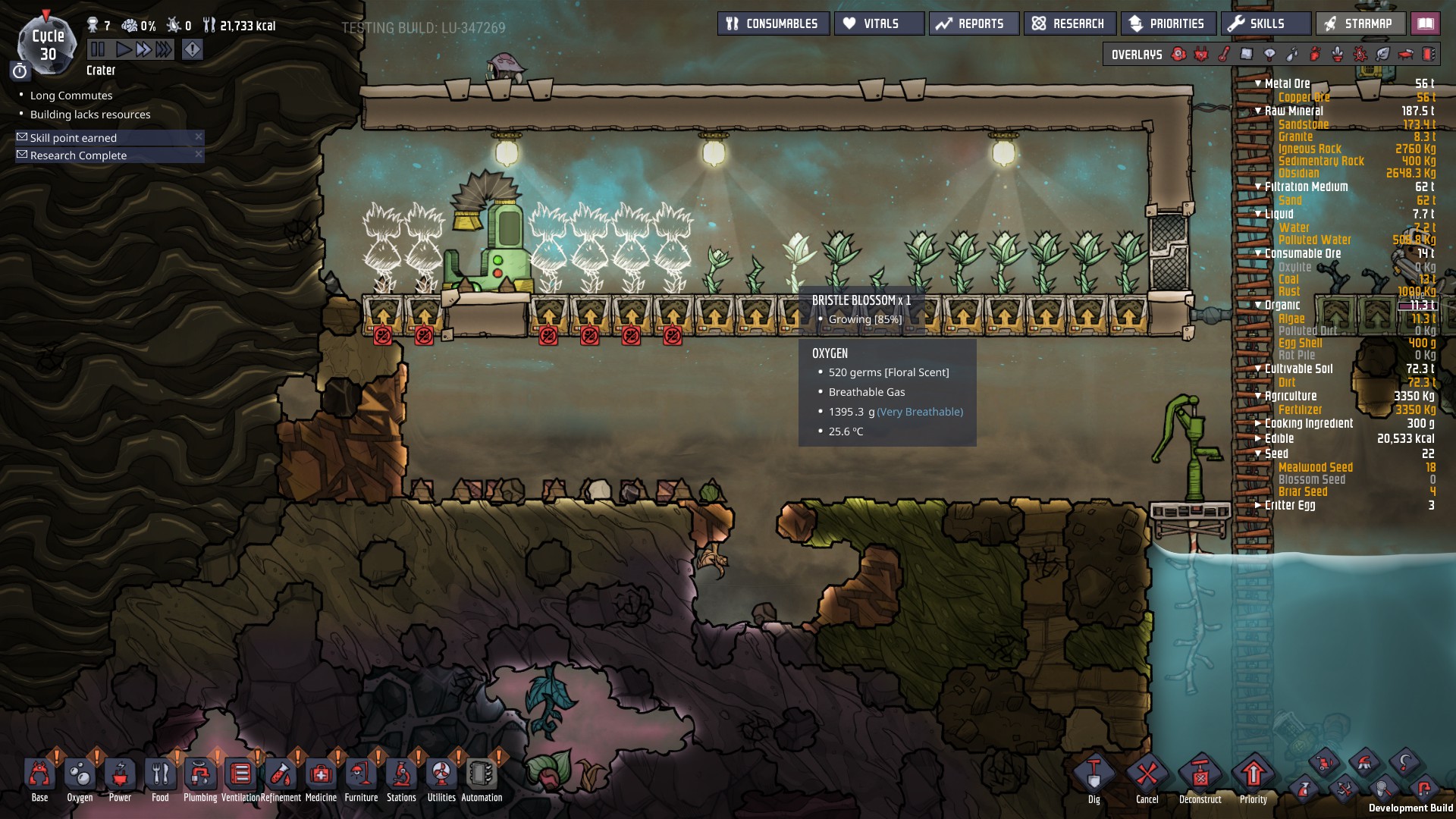
Task: Select the Dig tool
Action: [1094, 777]
